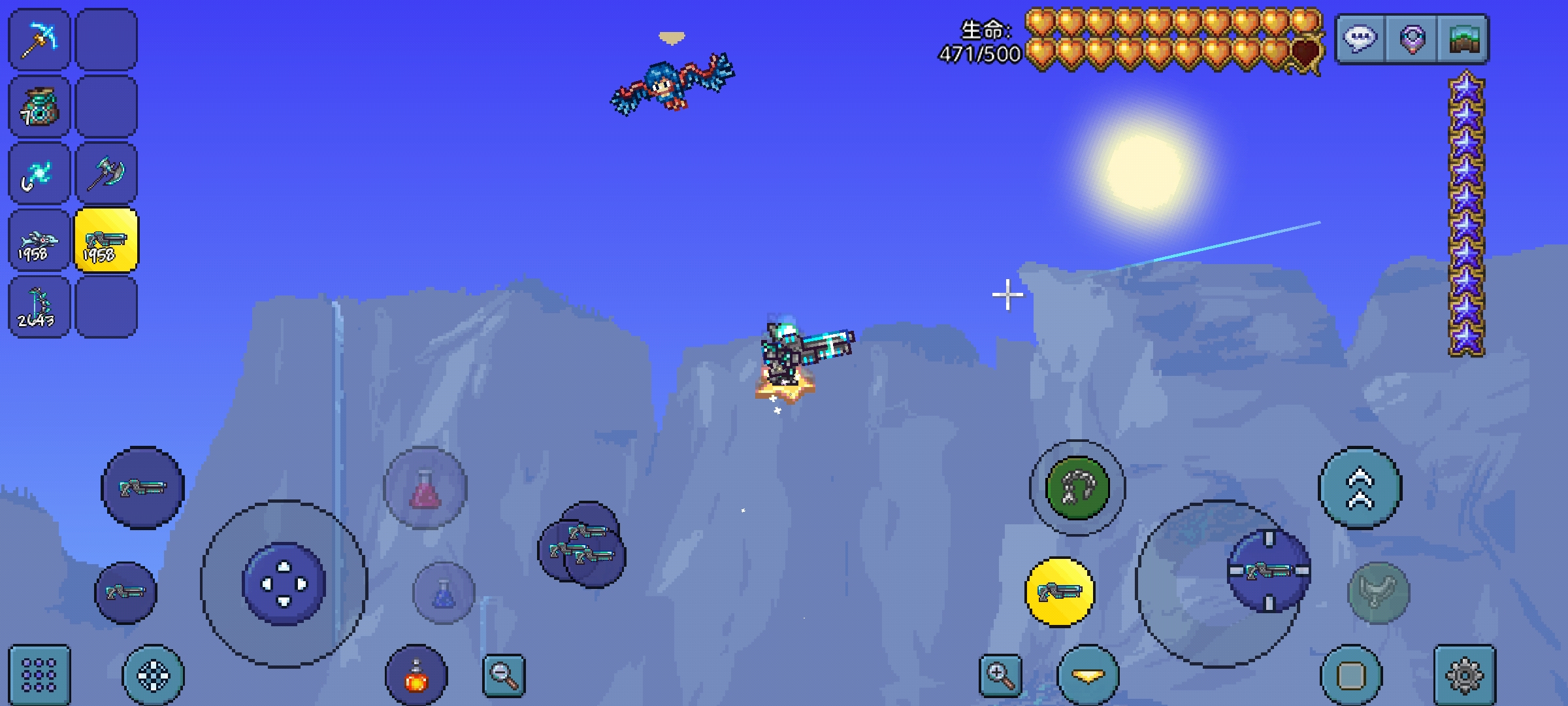Zoom out with the minus magnifier

[x=504, y=675]
